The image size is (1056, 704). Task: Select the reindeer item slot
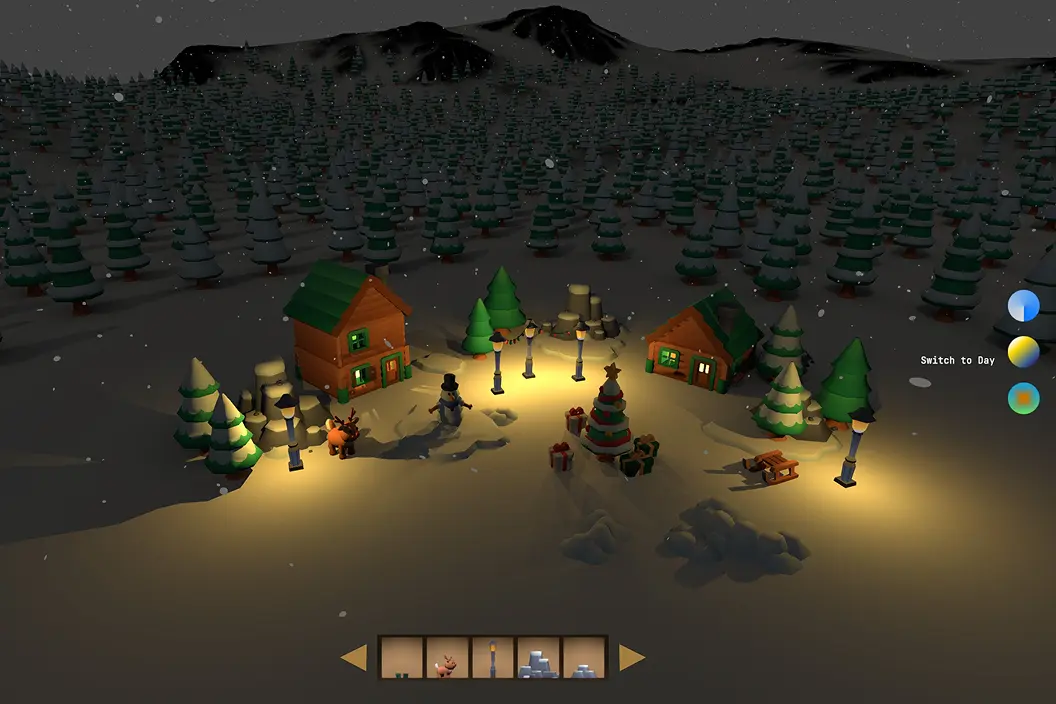tap(447, 658)
